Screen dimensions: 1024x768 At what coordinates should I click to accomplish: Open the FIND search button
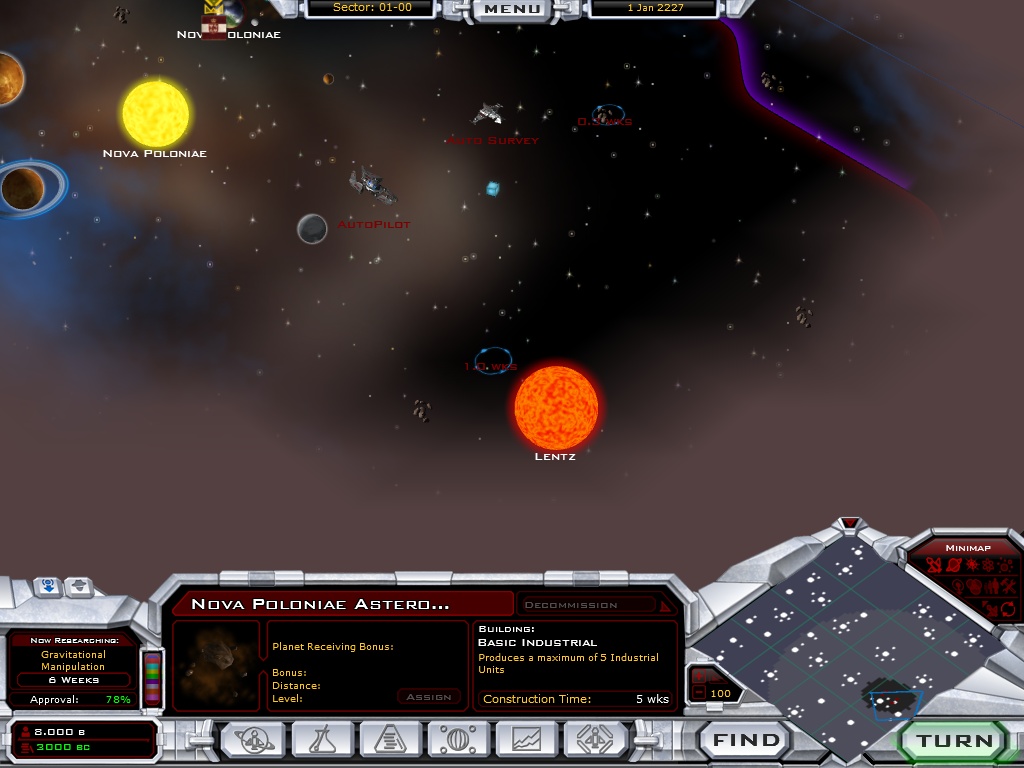746,741
